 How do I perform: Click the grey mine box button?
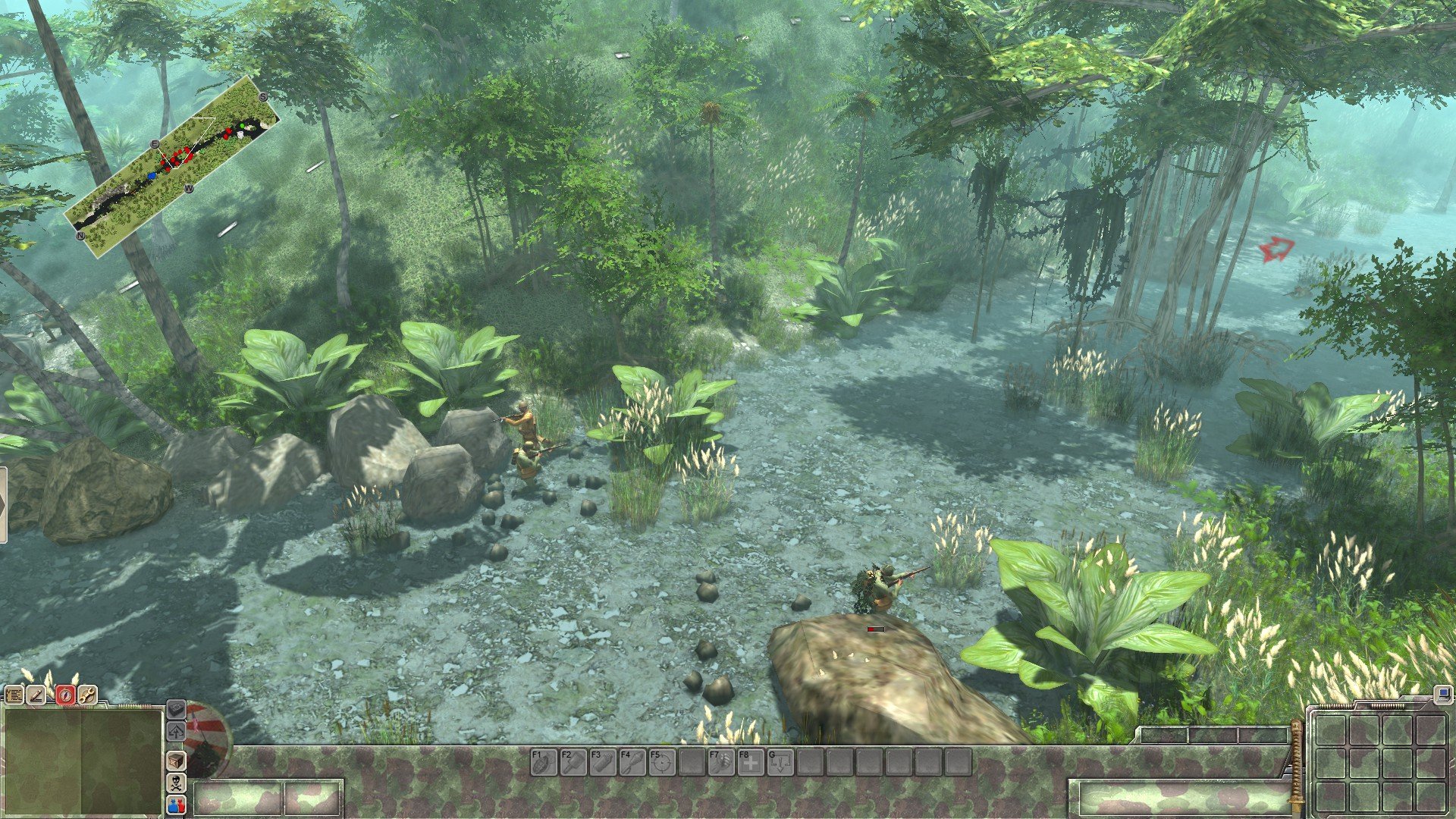176,709
